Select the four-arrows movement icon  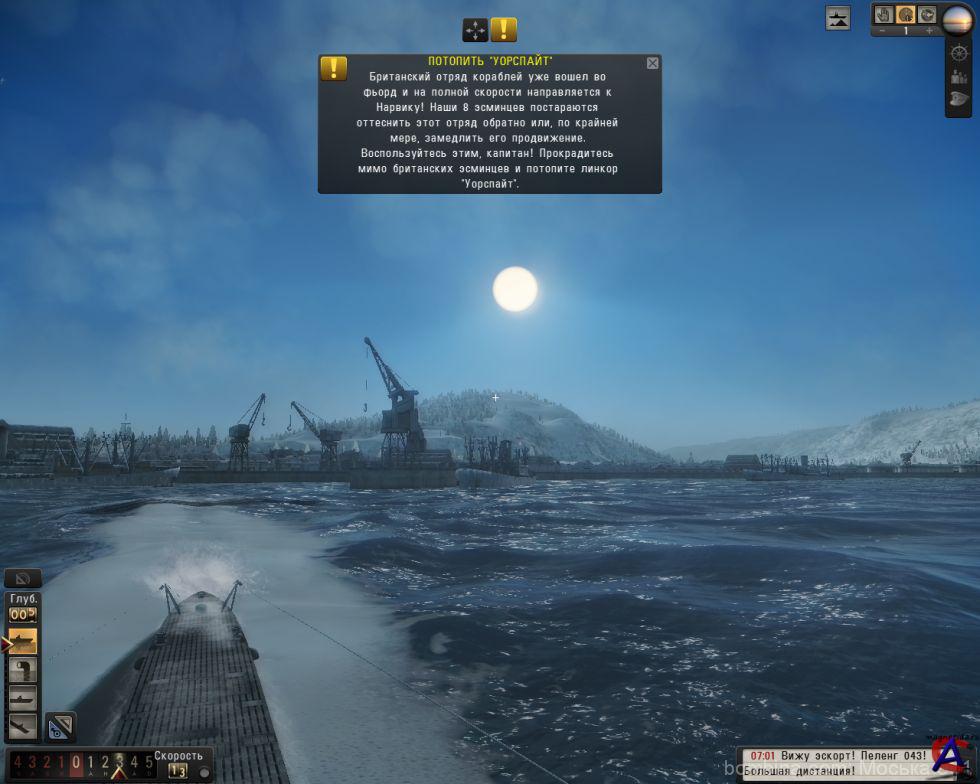click(x=475, y=30)
